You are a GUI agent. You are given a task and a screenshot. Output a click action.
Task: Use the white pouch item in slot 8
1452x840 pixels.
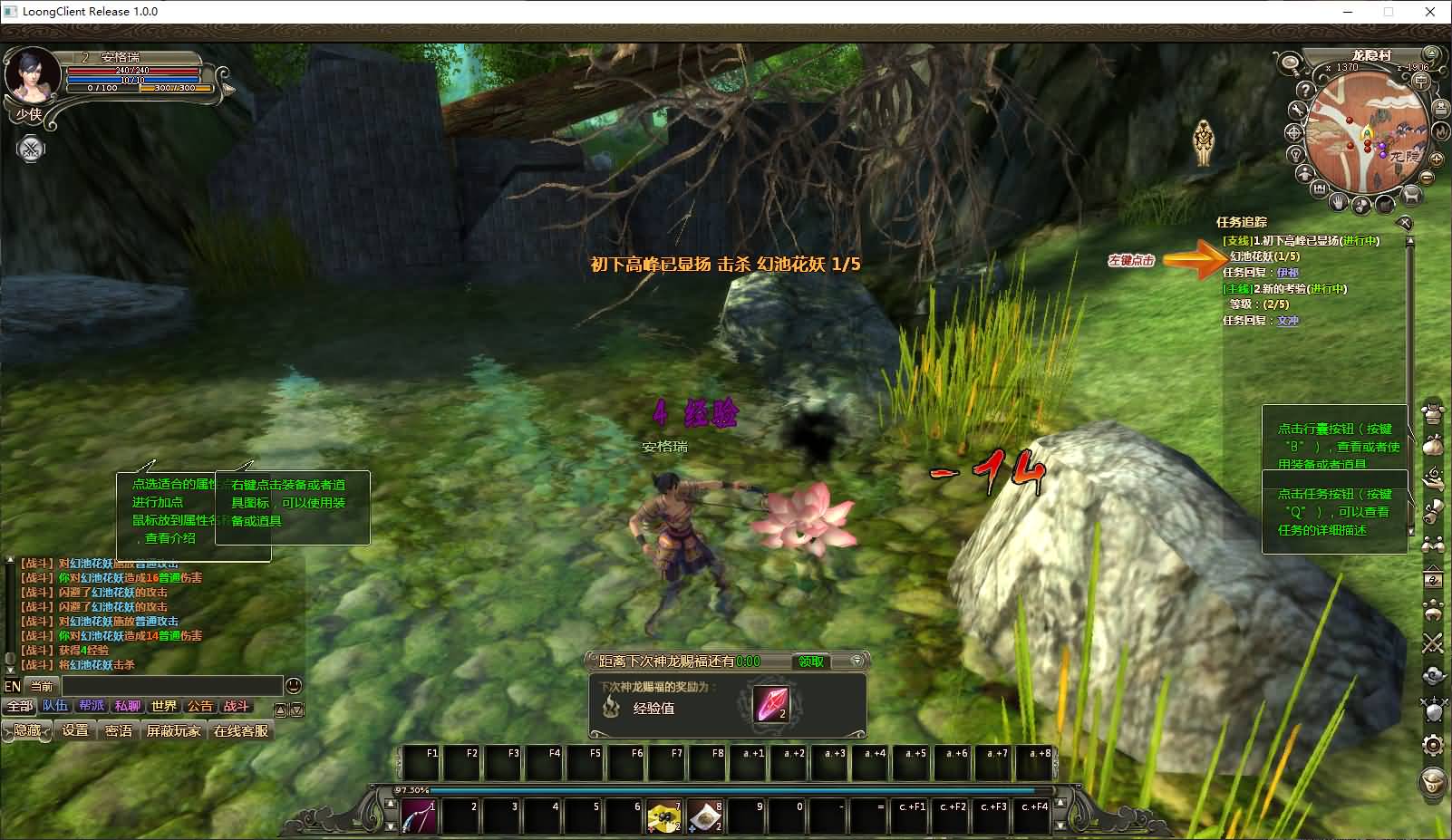click(x=705, y=817)
